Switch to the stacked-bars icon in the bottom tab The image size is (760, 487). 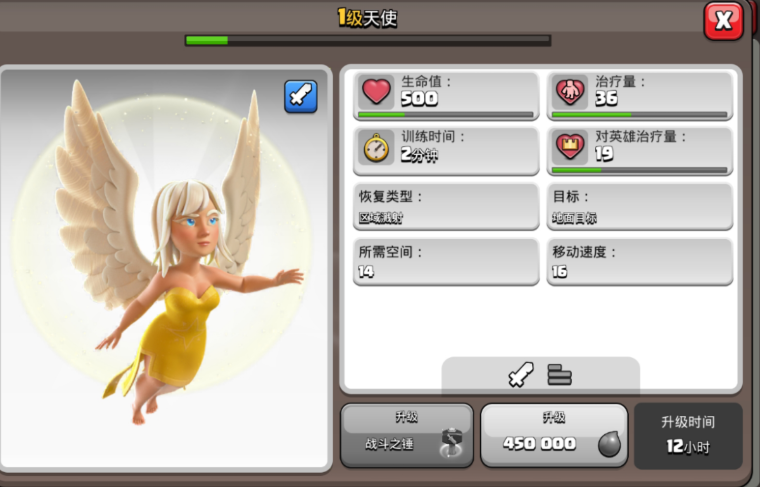tap(559, 375)
